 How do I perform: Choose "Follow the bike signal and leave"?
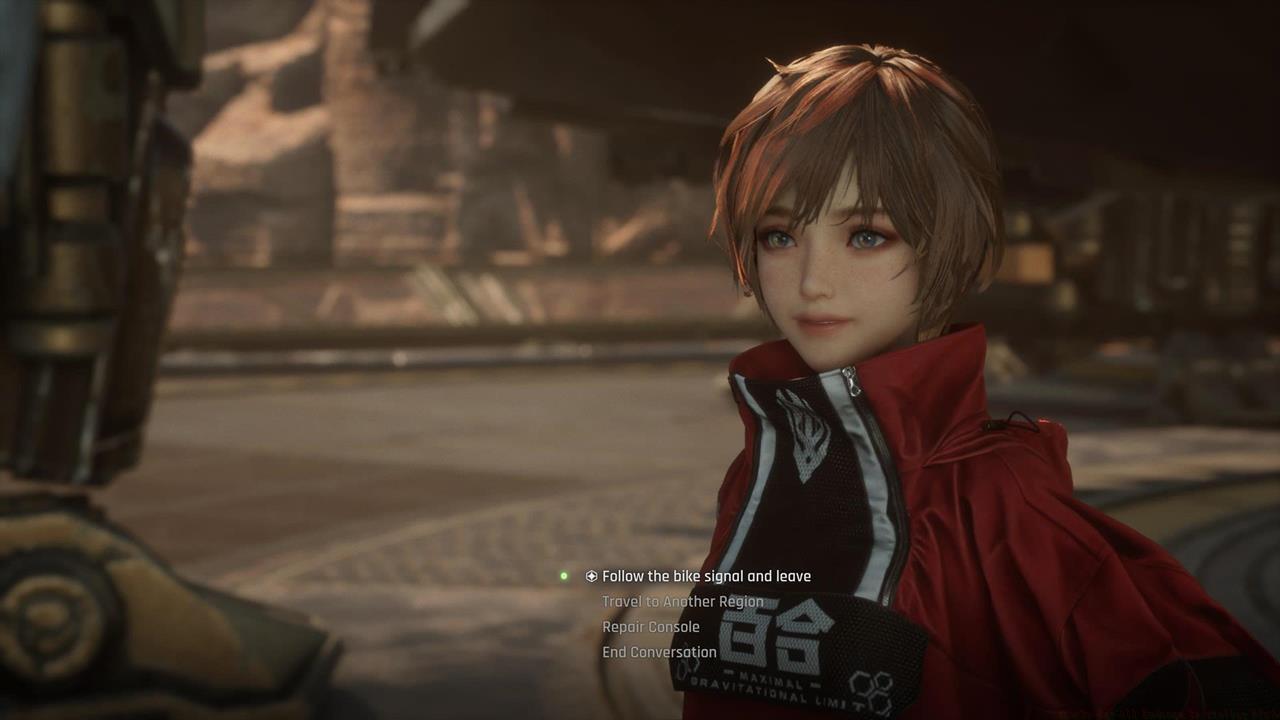706,576
